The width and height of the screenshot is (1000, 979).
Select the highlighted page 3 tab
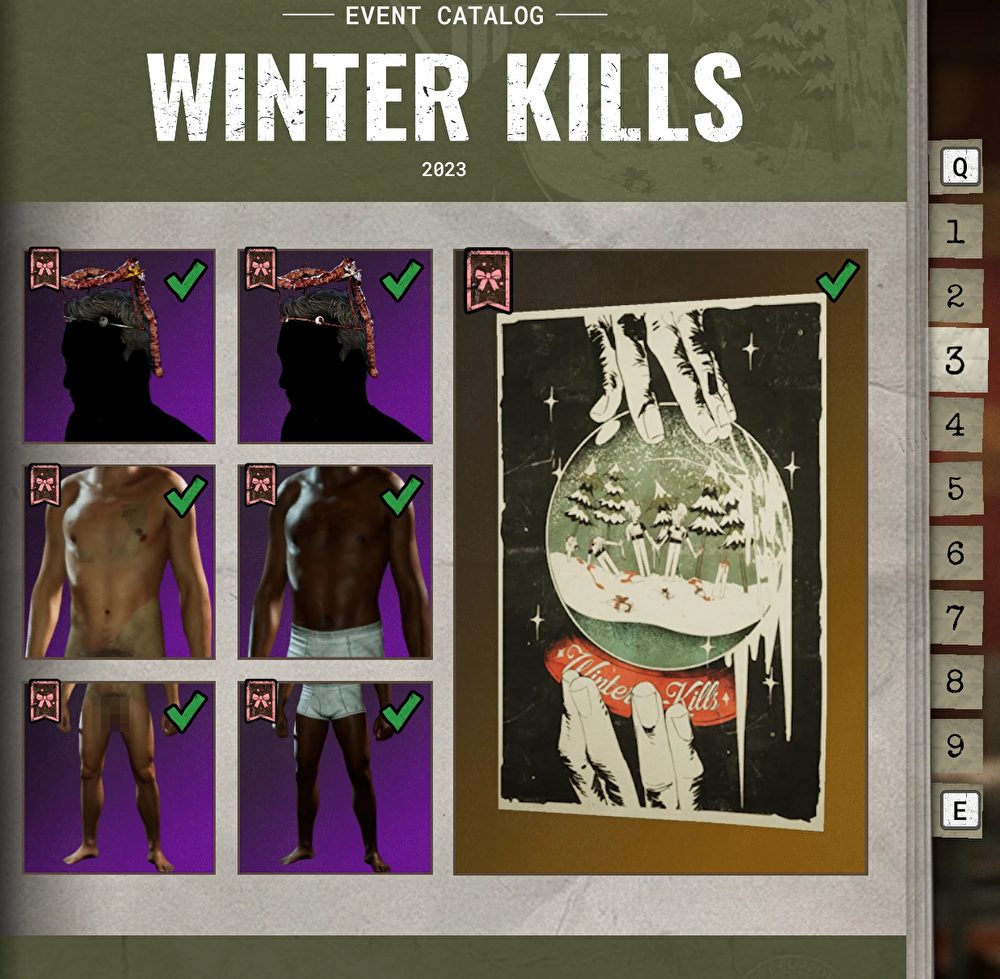957,360
